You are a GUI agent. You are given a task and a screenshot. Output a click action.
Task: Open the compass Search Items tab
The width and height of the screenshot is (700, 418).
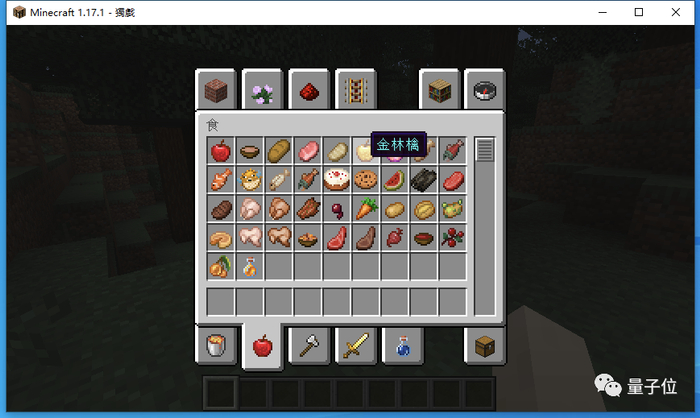pyautogui.click(x=487, y=90)
